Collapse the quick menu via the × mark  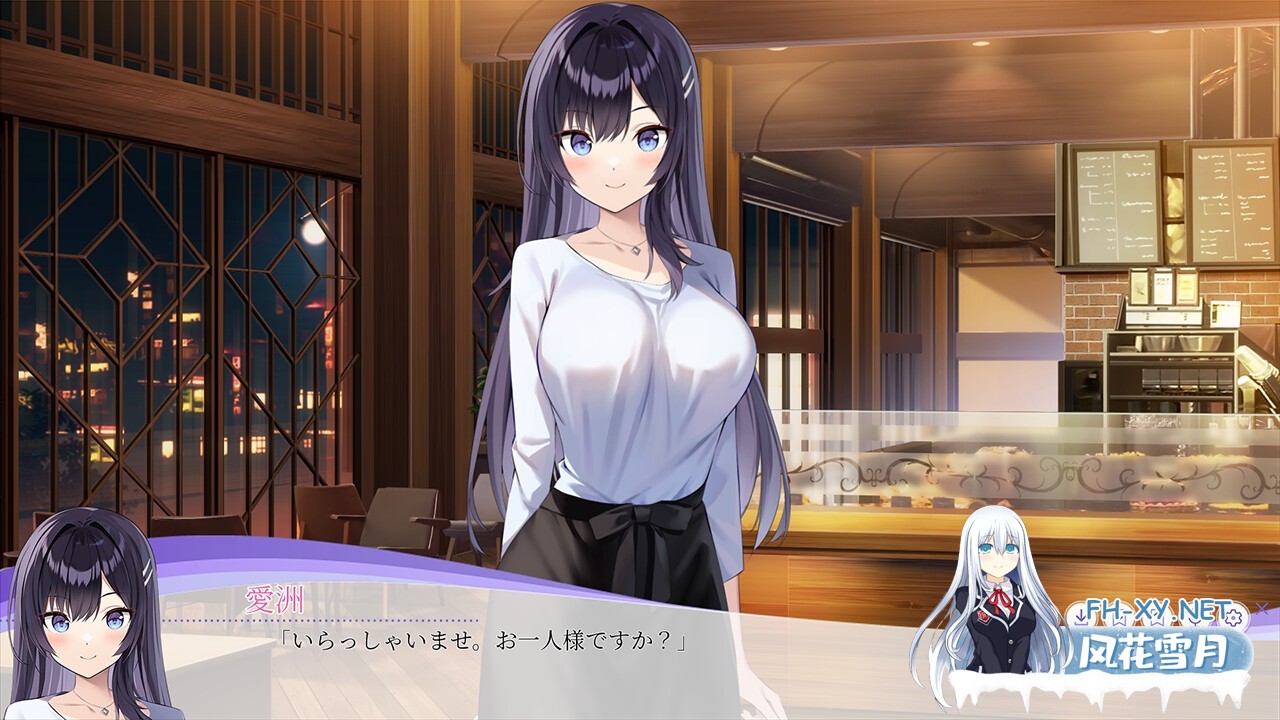coord(1262,608)
